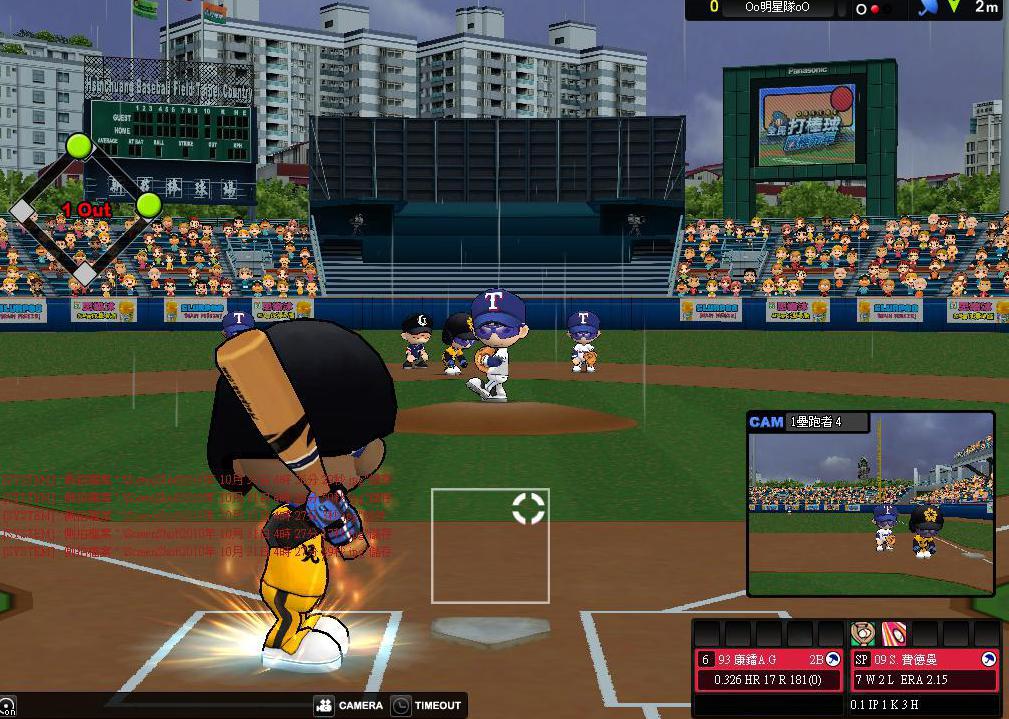
Task: Select pitcher S. 費德曼 player card
Action: 925,669
